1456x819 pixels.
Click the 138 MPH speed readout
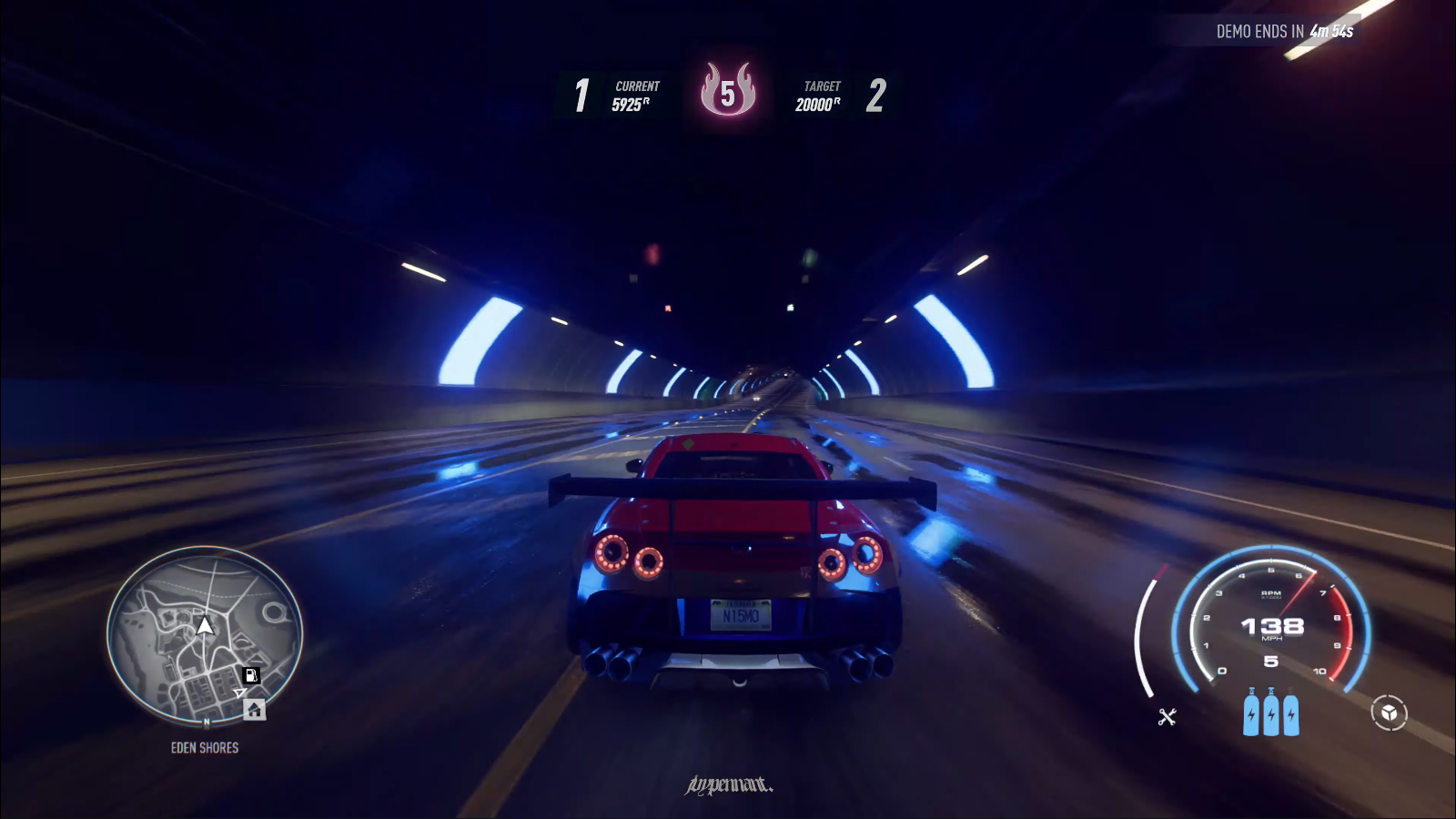(1274, 628)
